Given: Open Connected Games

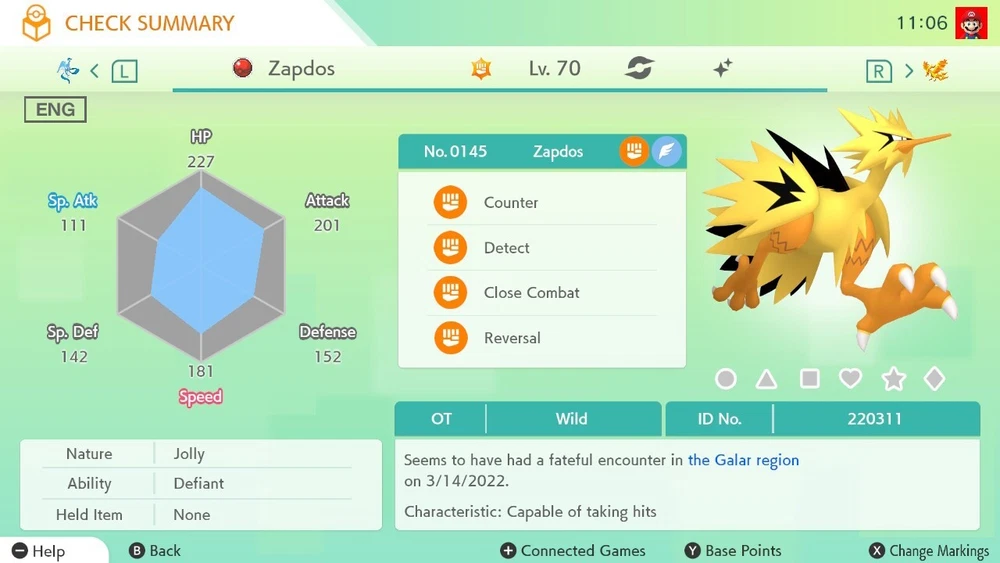Looking at the screenshot, I should (572, 551).
